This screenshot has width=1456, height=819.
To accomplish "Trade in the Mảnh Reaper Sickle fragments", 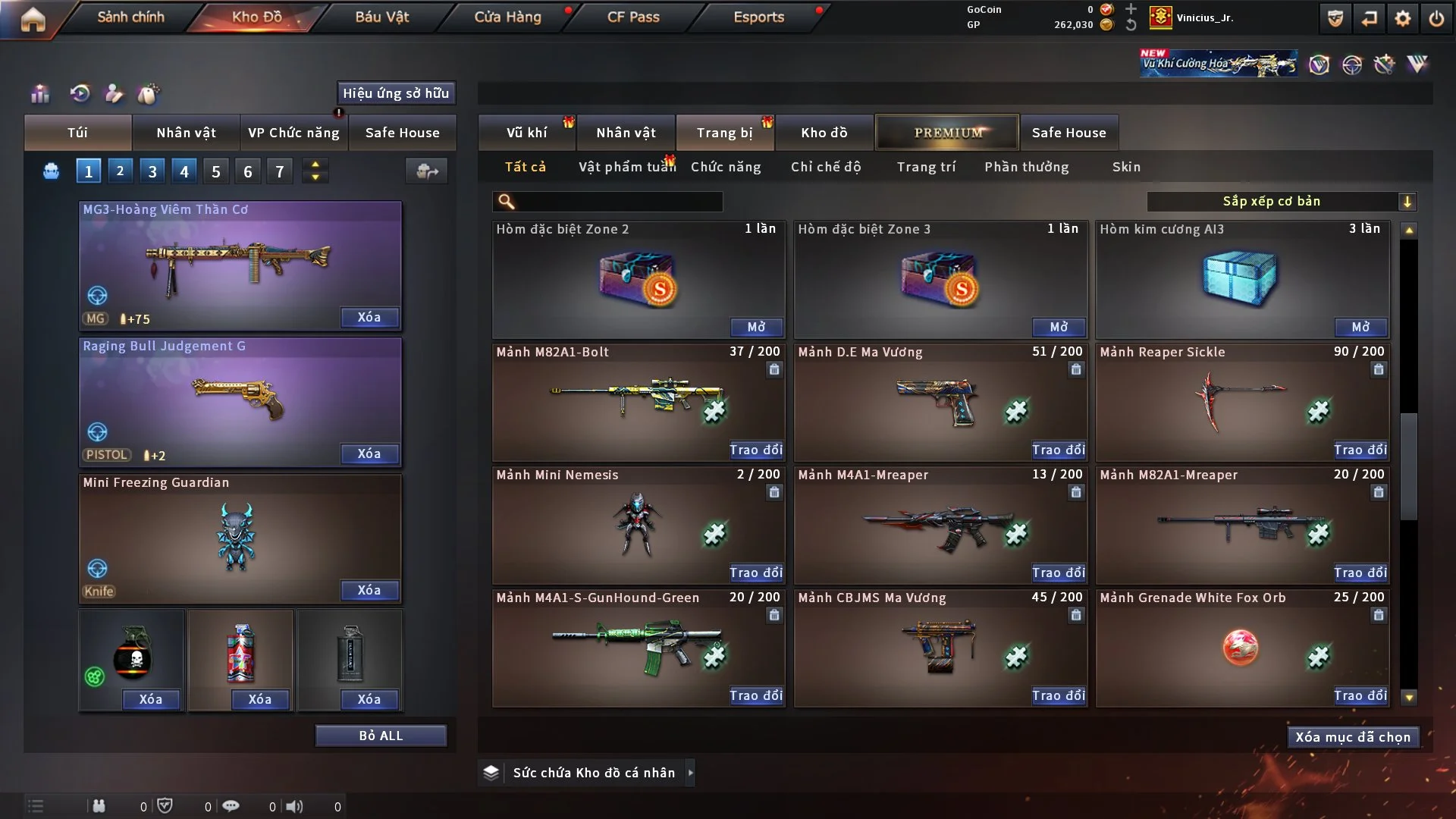I will coord(1360,450).
